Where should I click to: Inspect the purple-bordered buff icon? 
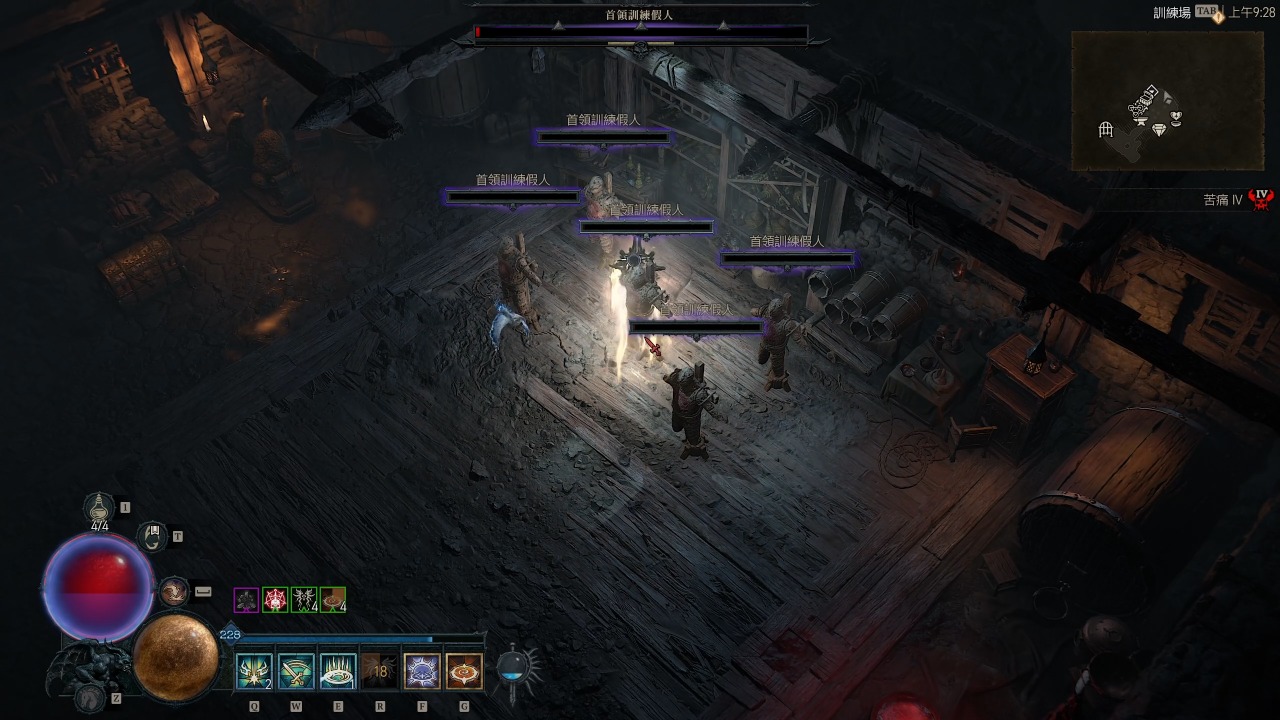tap(246, 600)
